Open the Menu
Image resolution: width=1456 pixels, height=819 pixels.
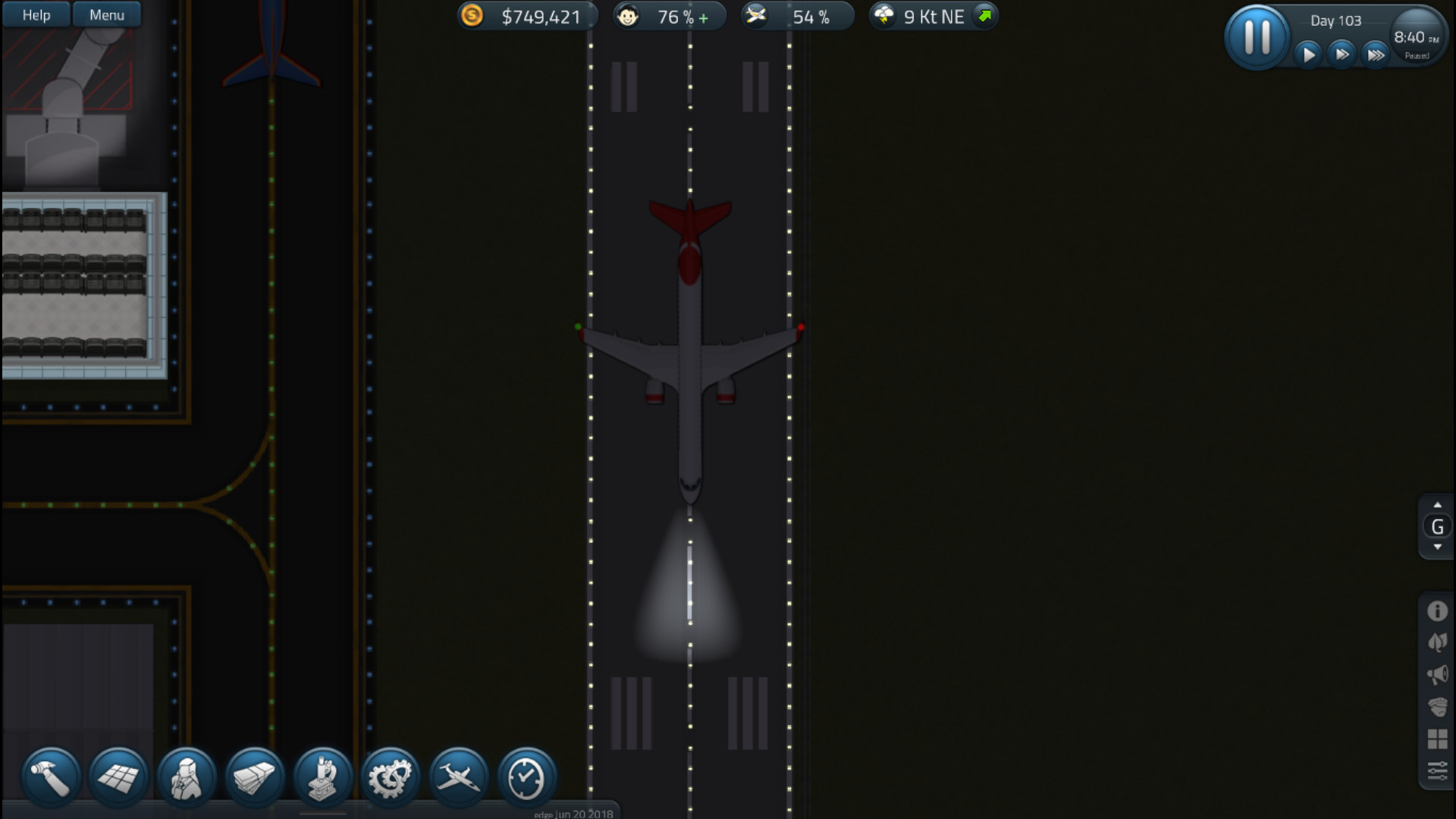(x=106, y=14)
